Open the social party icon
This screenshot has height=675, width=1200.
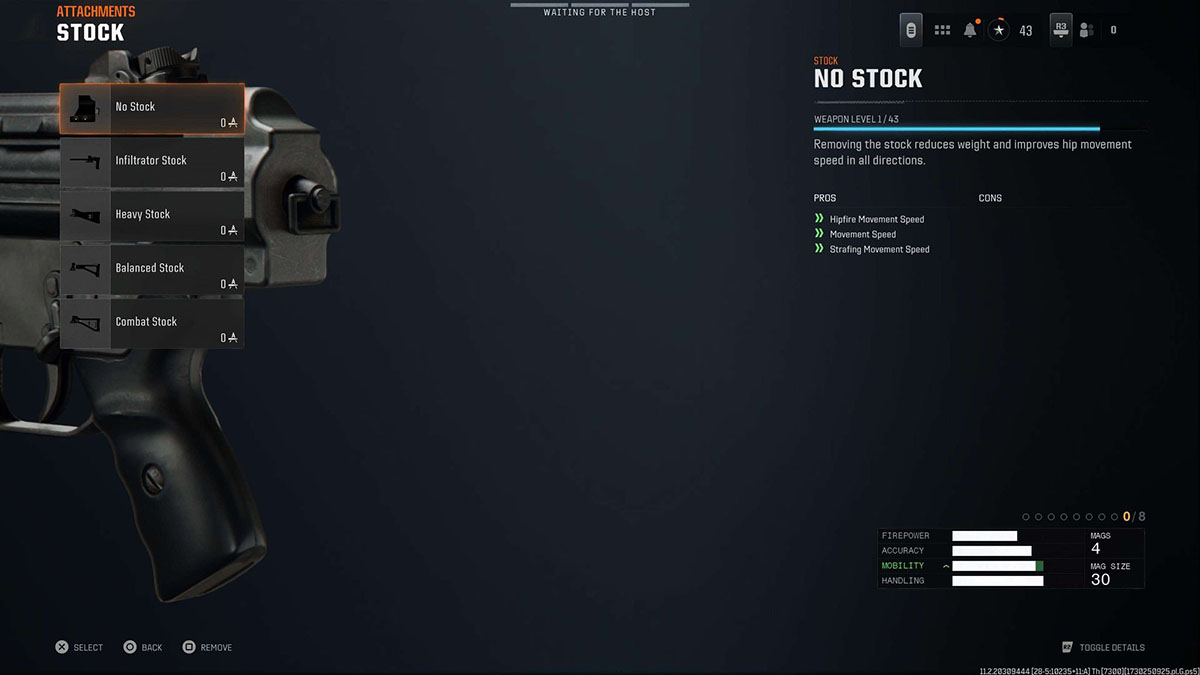(1086, 30)
